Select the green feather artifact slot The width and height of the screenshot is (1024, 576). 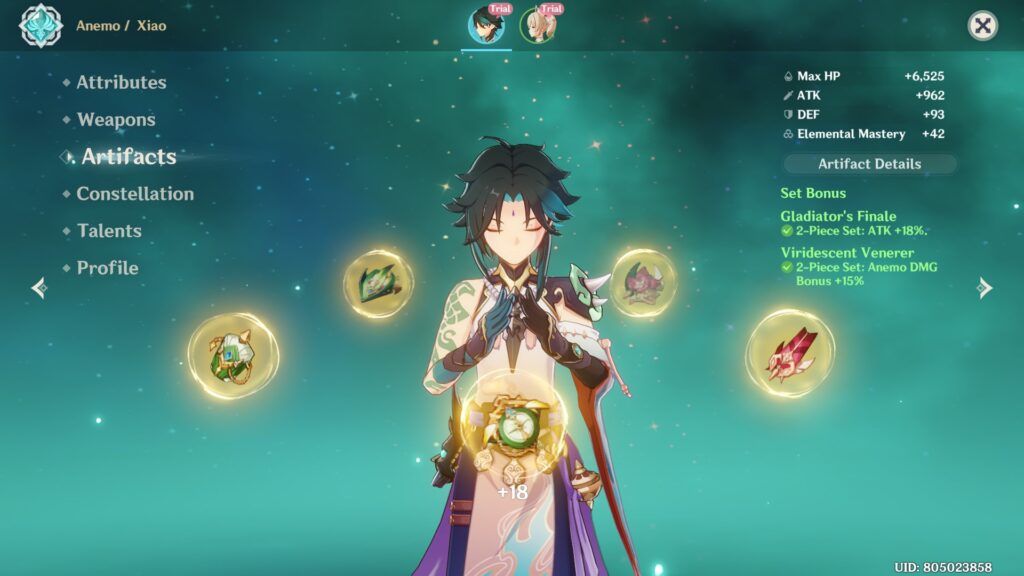coord(378,283)
